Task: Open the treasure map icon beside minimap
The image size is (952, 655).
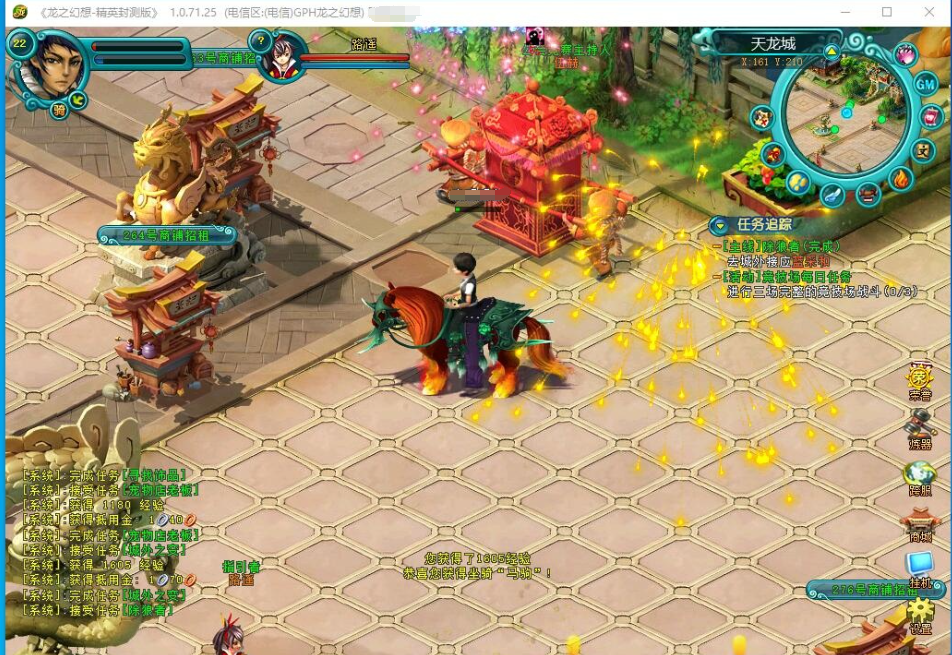Action: click(762, 118)
